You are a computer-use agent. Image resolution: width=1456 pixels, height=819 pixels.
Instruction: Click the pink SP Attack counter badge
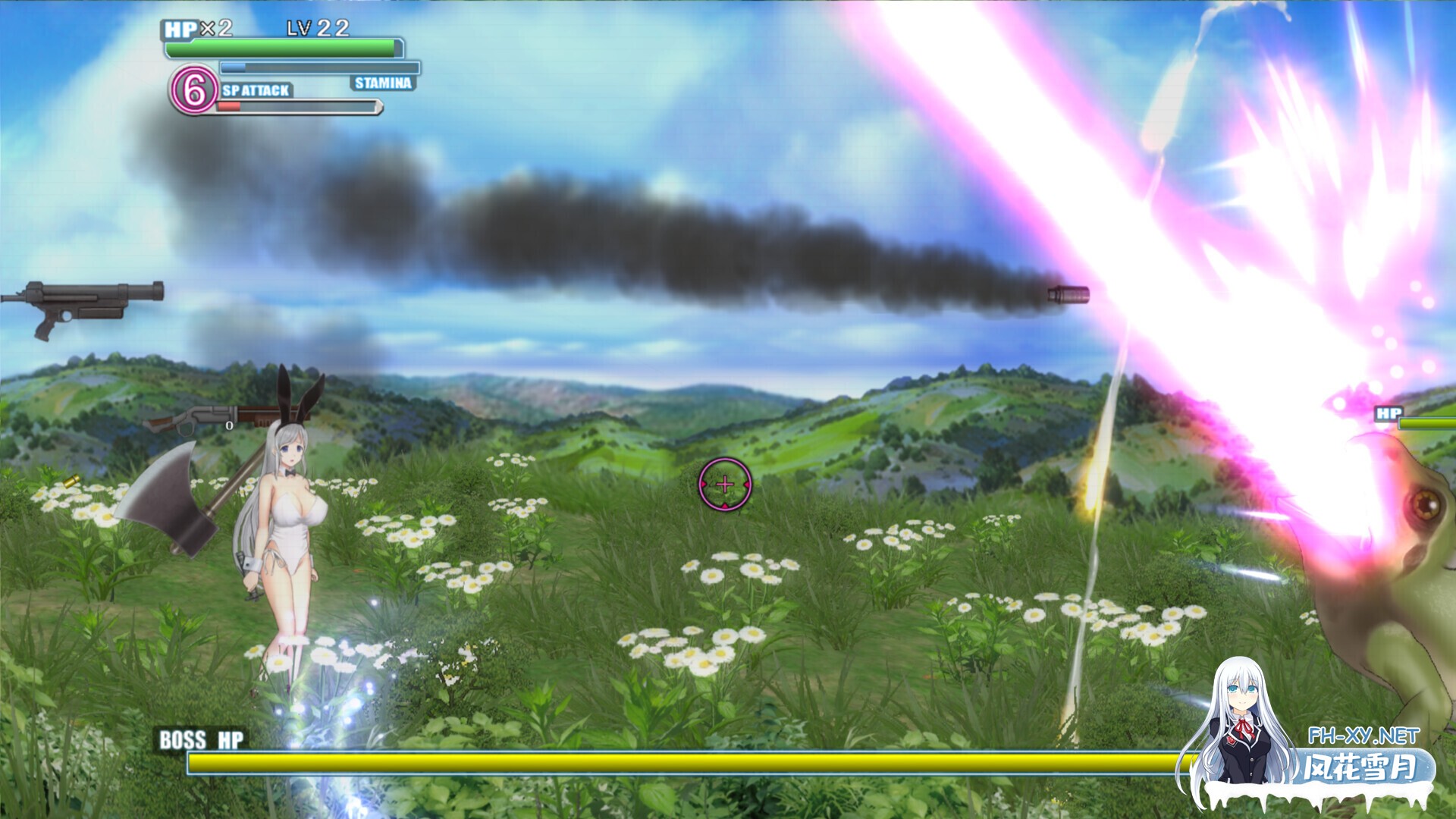coord(193,90)
